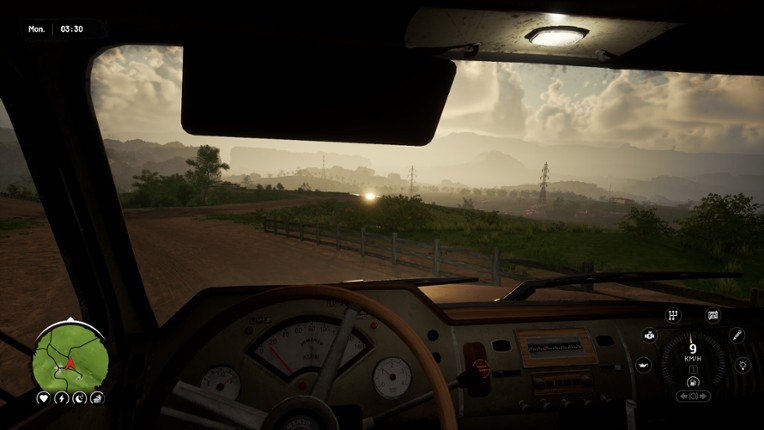Open the circular green minimap
The image size is (764, 430).
click(x=68, y=359)
